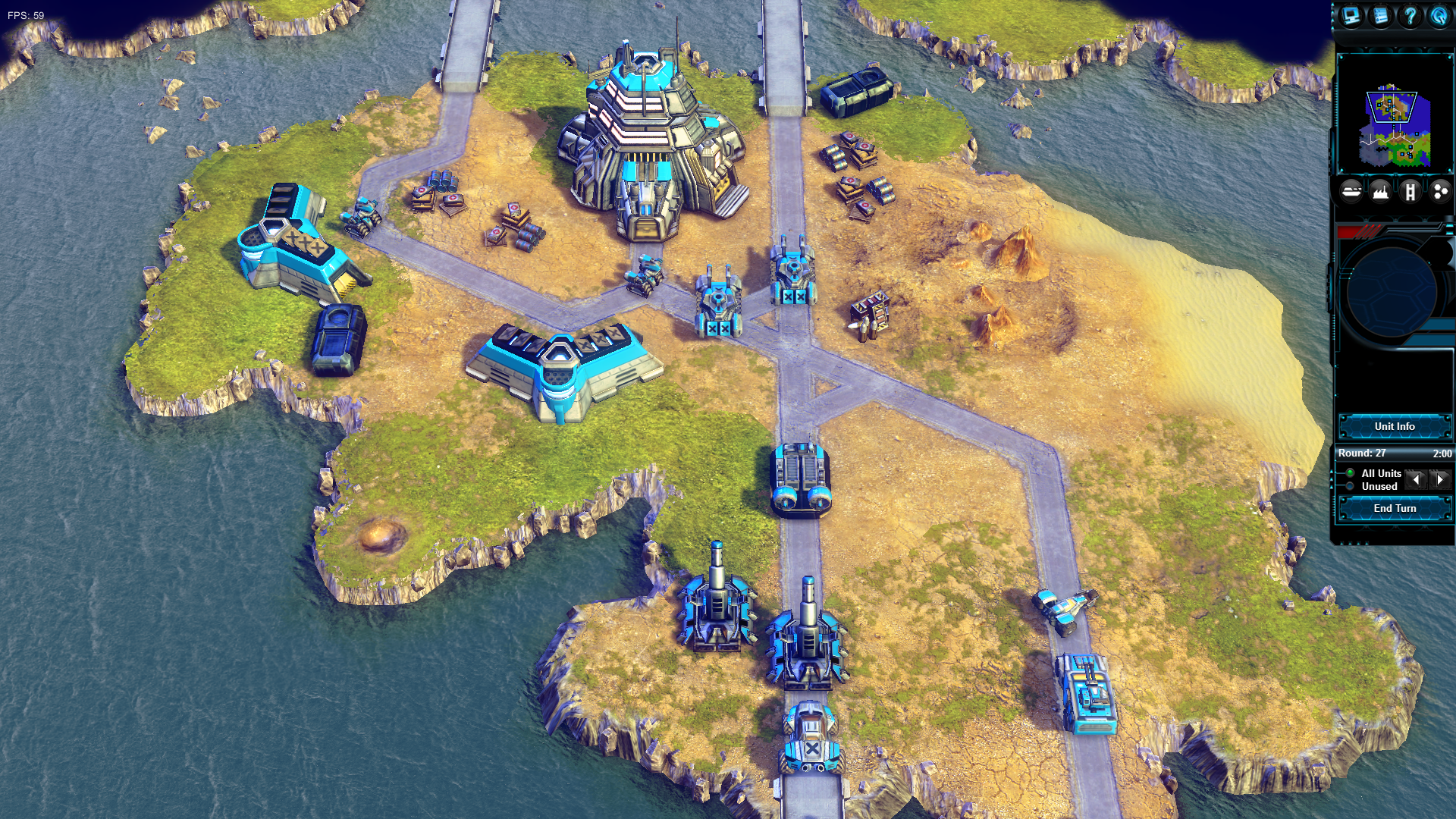This screenshot has width=1456, height=819.
Task: Cycle to next unit with right arrow
Action: point(1439,479)
